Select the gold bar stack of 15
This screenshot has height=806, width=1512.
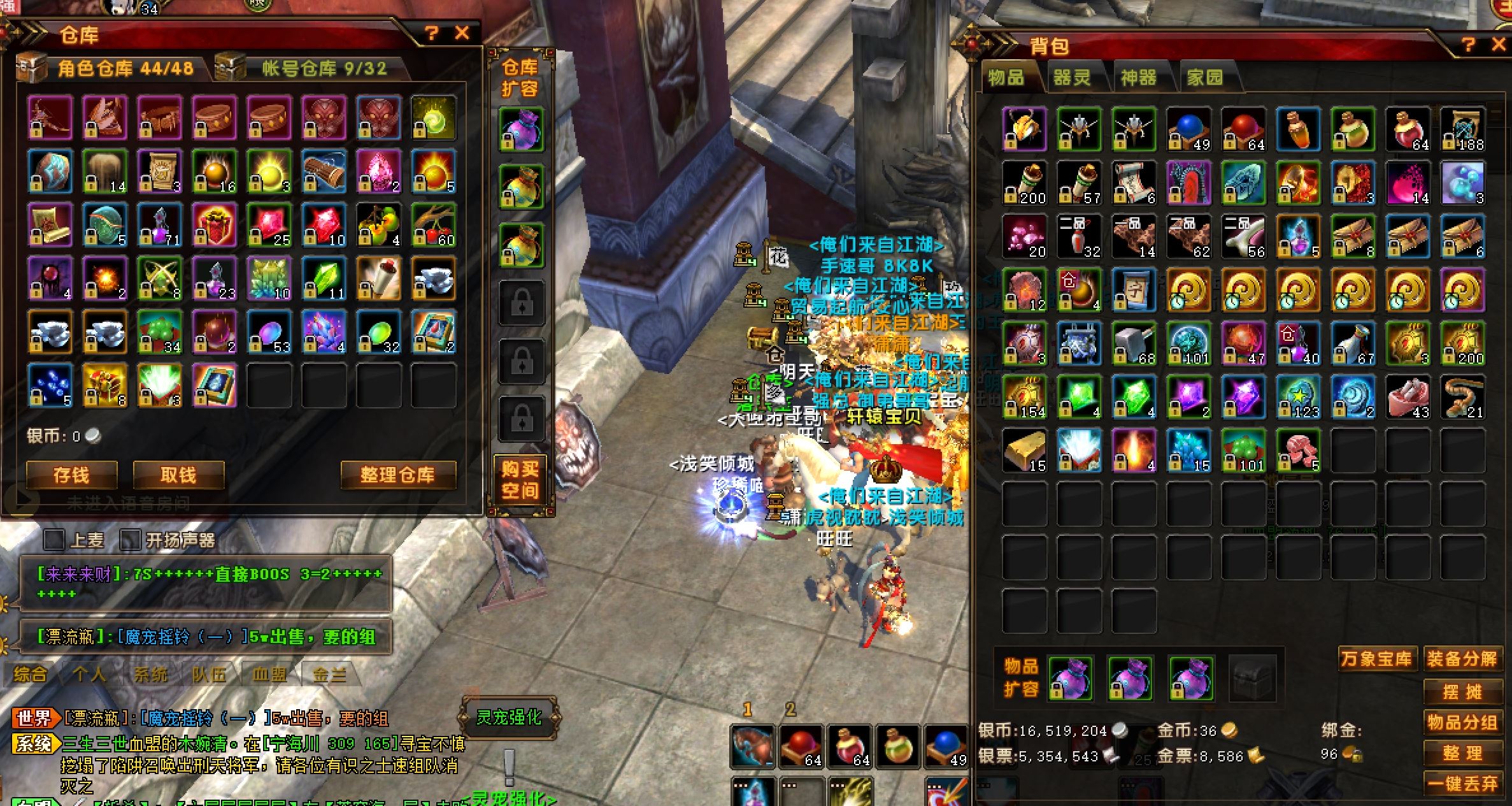tap(1024, 450)
